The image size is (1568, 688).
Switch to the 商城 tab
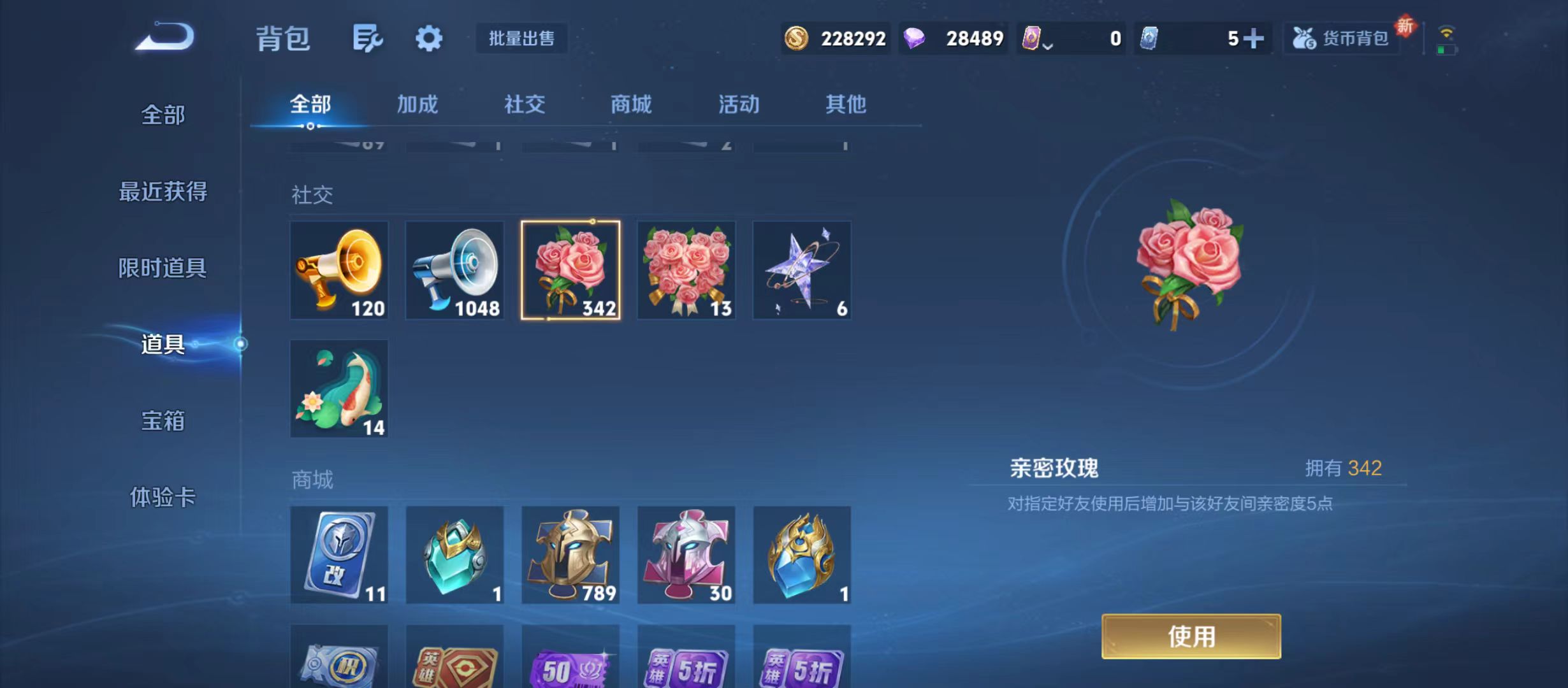(630, 104)
